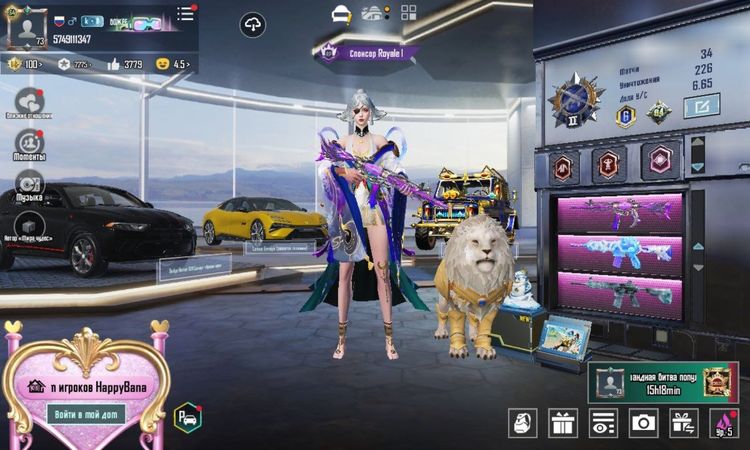The image size is (750, 450).
Task: Tap the cloud download icon
Action: [x=253, y=26]
